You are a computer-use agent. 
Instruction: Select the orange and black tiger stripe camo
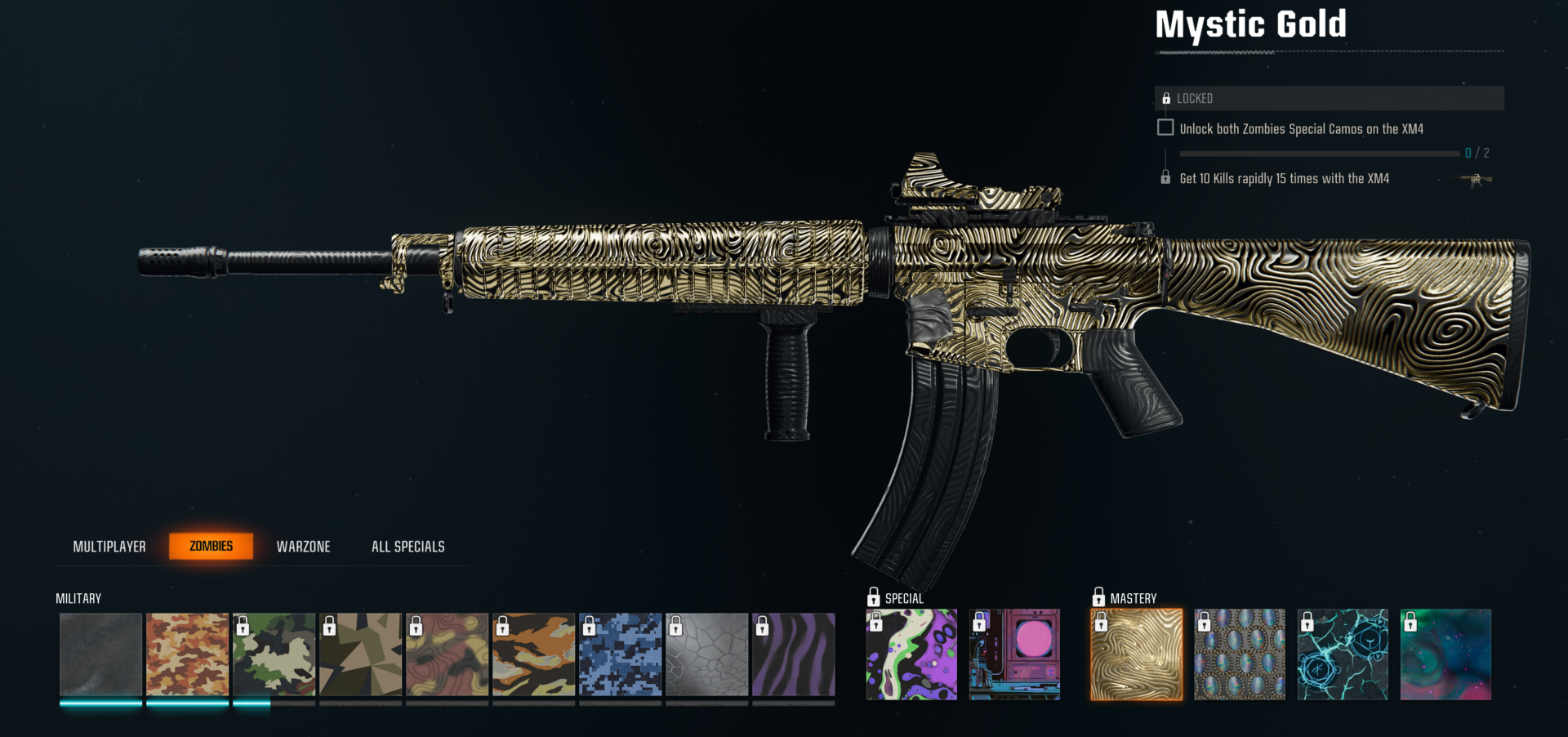point(533,654)
